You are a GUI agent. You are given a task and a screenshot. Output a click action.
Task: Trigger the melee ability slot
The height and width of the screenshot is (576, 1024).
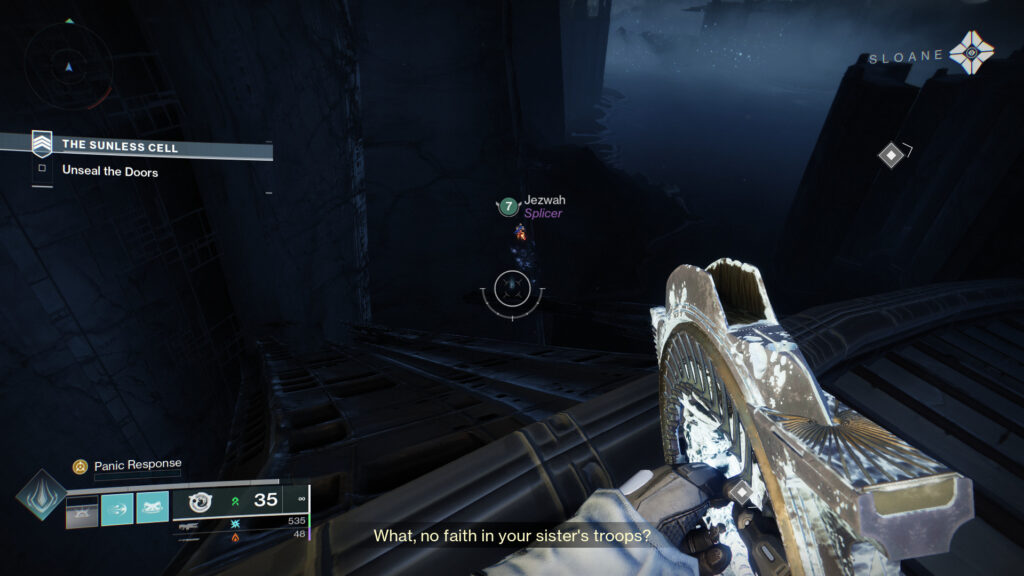coord(152,509)
